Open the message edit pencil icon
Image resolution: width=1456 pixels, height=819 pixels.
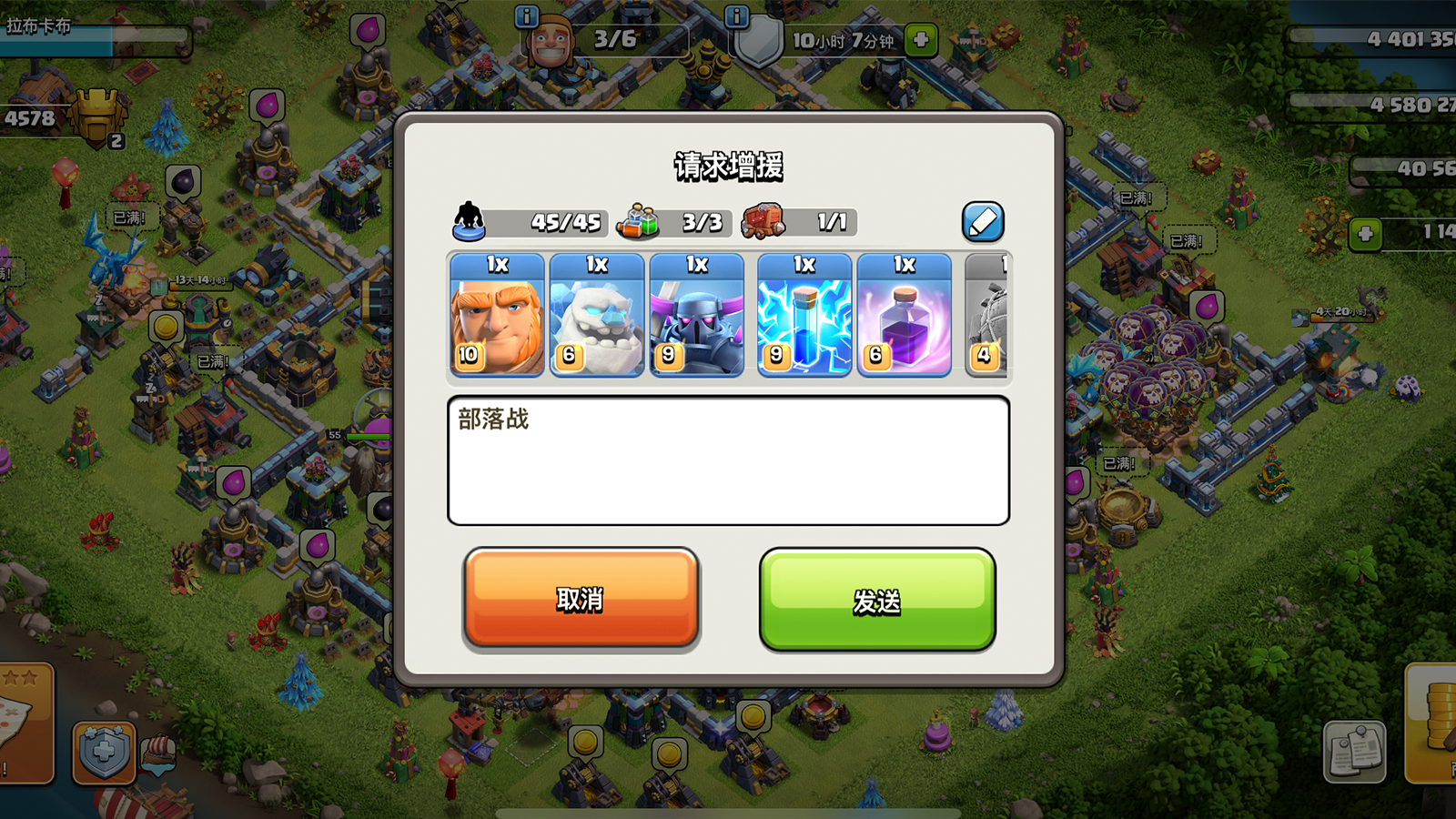(983, 220)
